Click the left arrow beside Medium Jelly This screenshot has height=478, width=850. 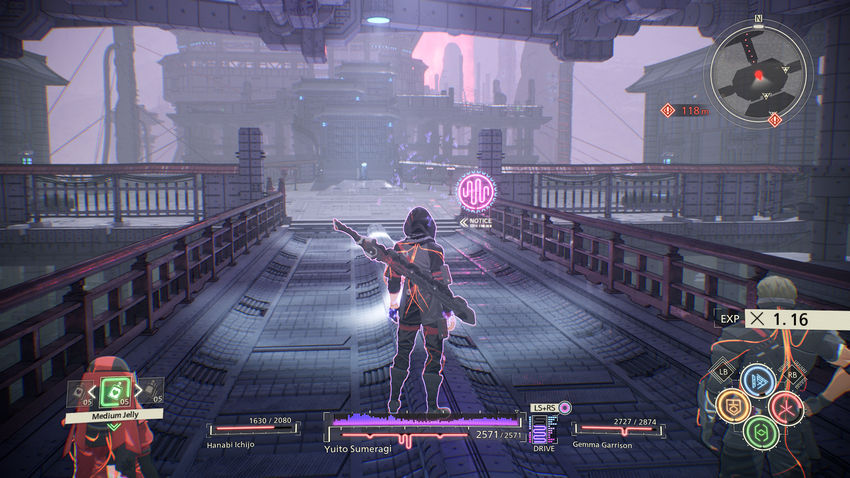click(93, 391)
